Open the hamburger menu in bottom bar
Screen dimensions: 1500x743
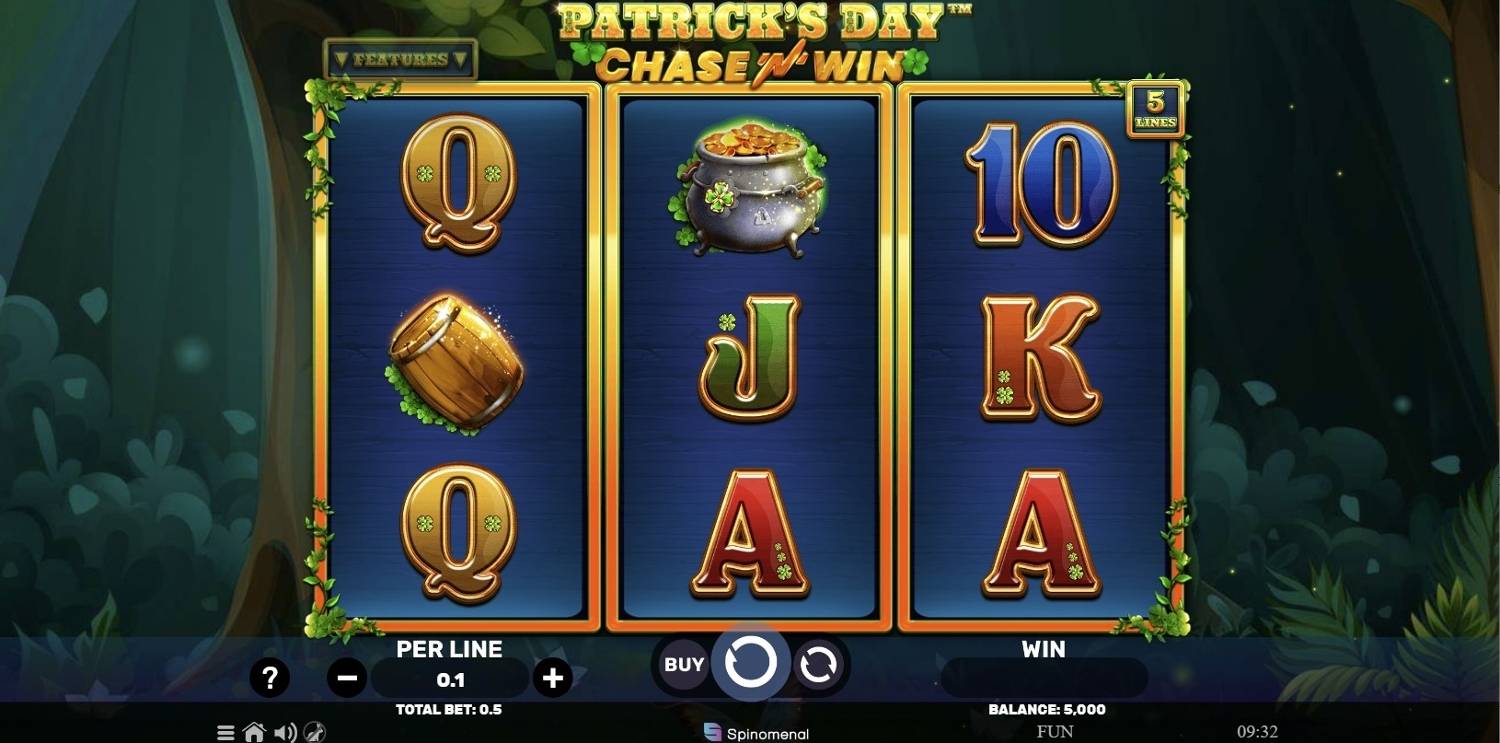(x=225, y=731)
